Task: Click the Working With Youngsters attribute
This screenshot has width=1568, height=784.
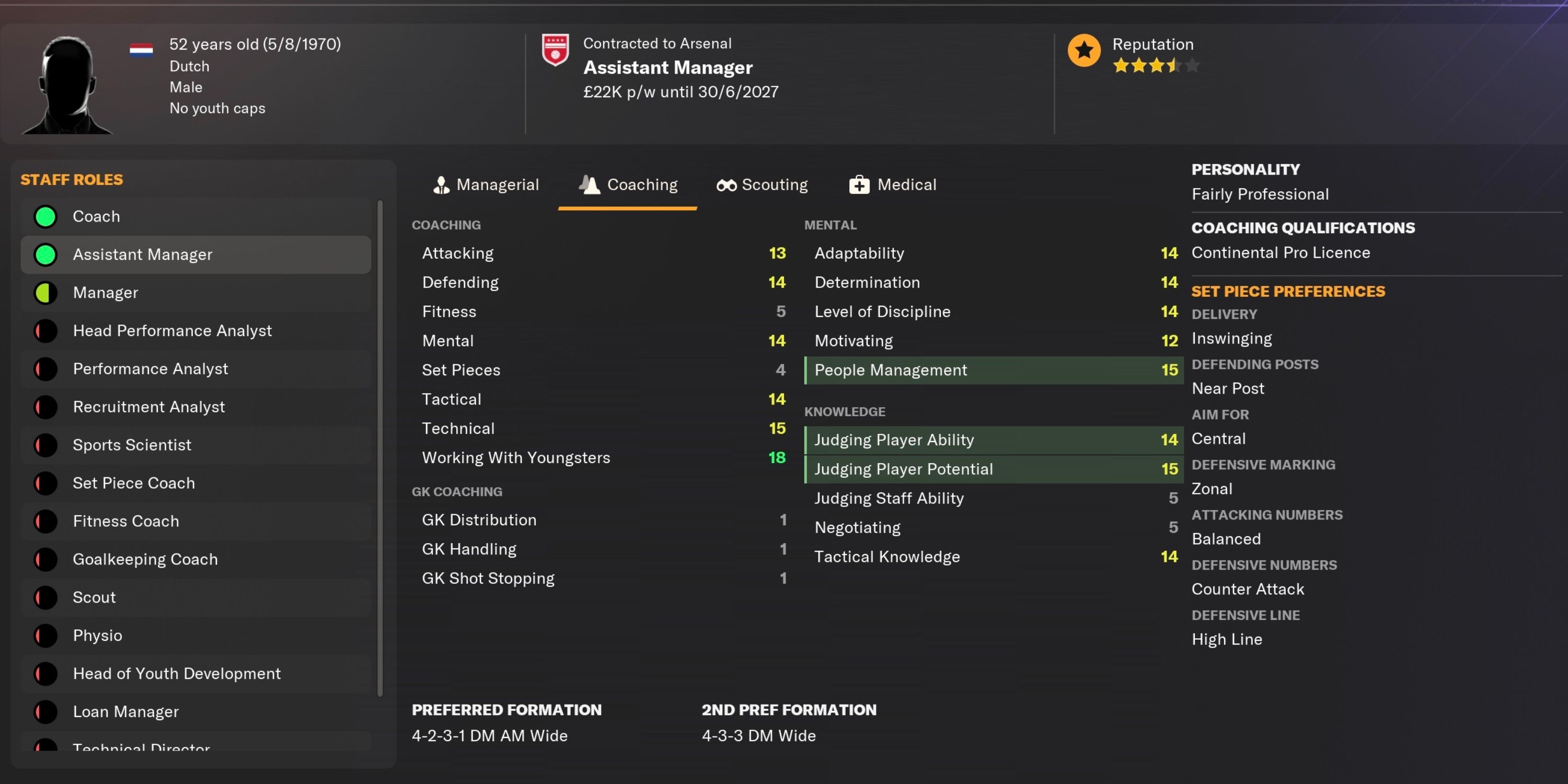Action: (x=516, y=458)
